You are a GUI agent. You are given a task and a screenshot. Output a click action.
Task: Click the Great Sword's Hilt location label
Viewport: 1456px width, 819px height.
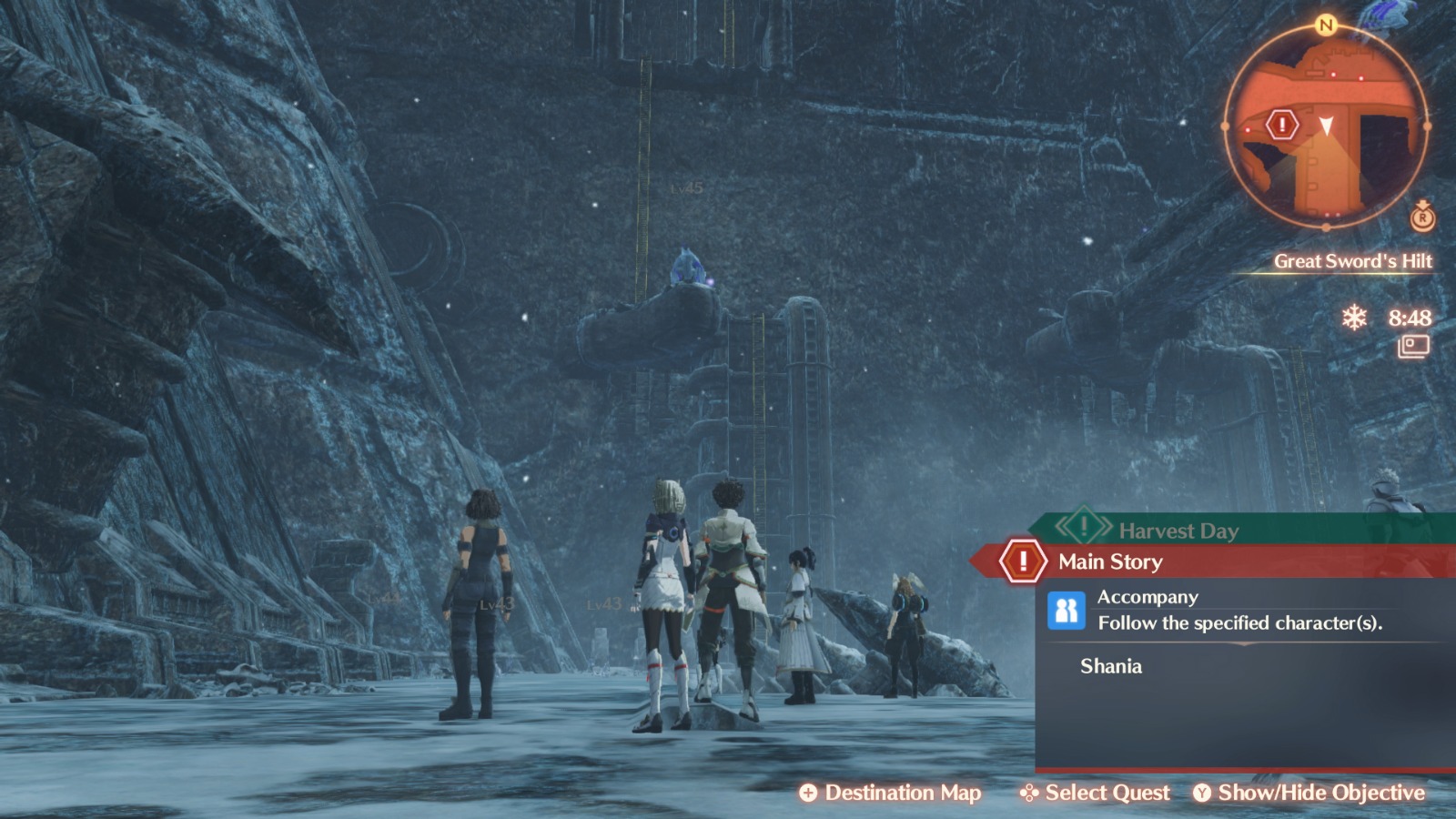point(1353,259)
